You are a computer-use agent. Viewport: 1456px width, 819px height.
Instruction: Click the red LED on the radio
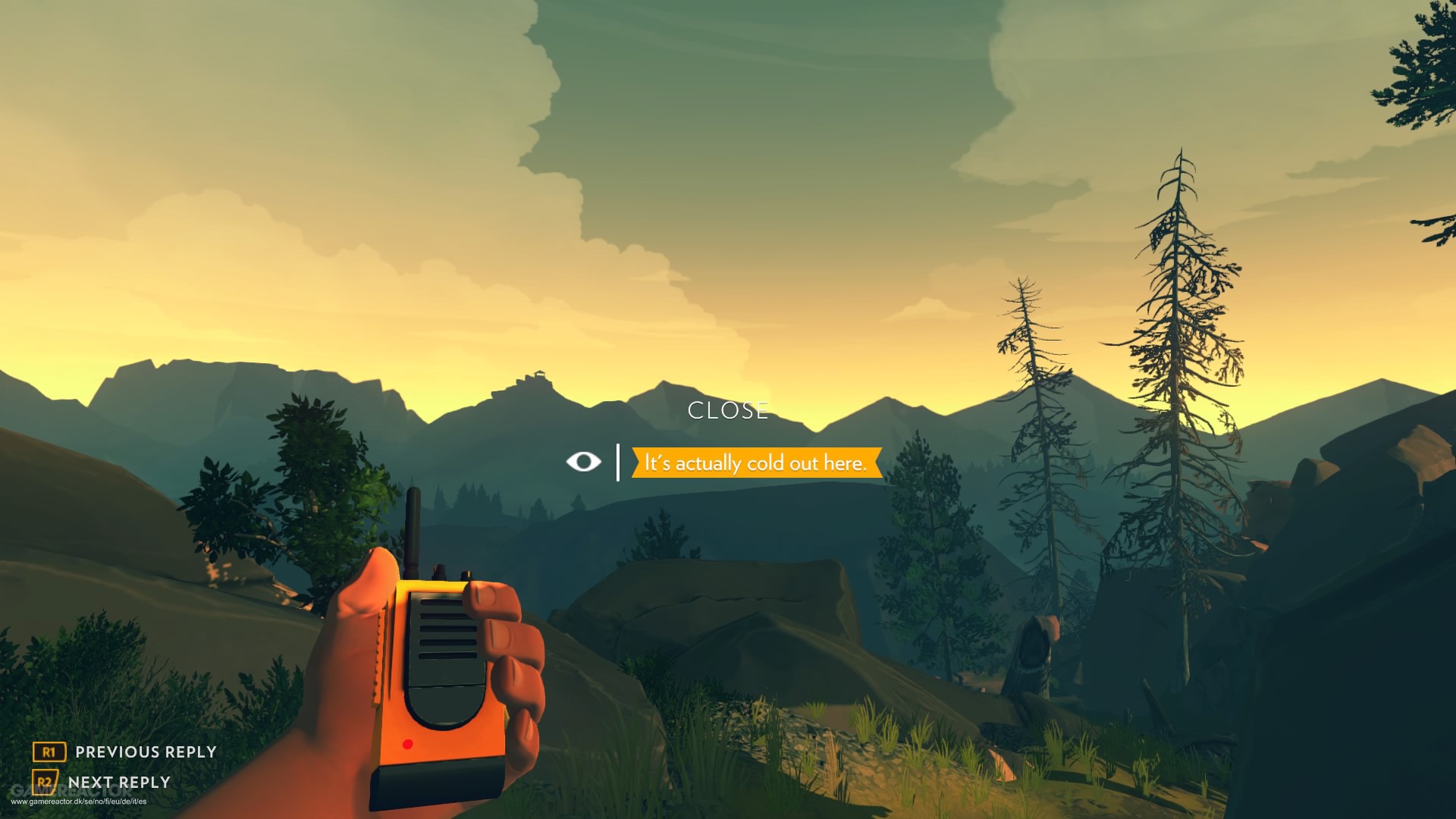408,745
